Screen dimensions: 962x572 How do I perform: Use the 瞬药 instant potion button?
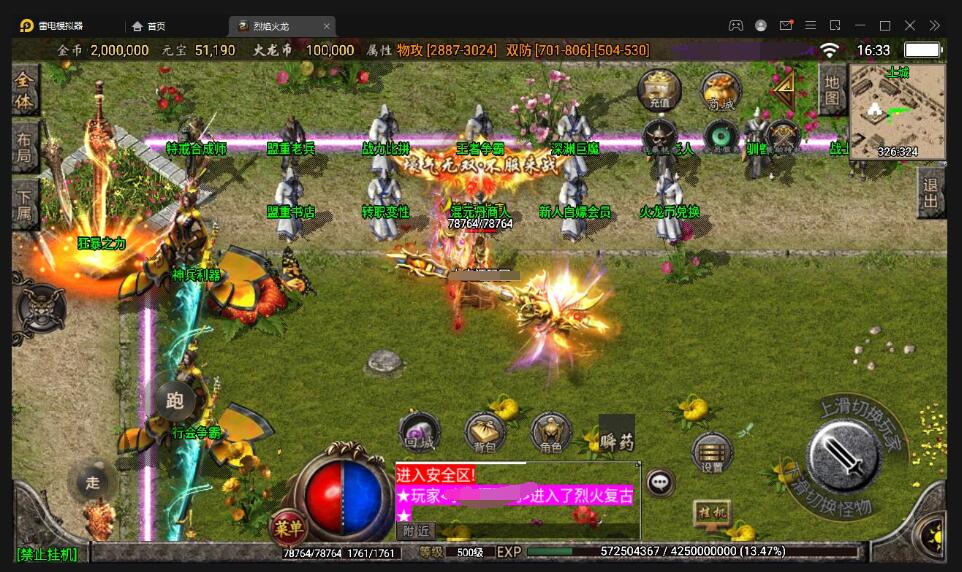click(617, 435)
